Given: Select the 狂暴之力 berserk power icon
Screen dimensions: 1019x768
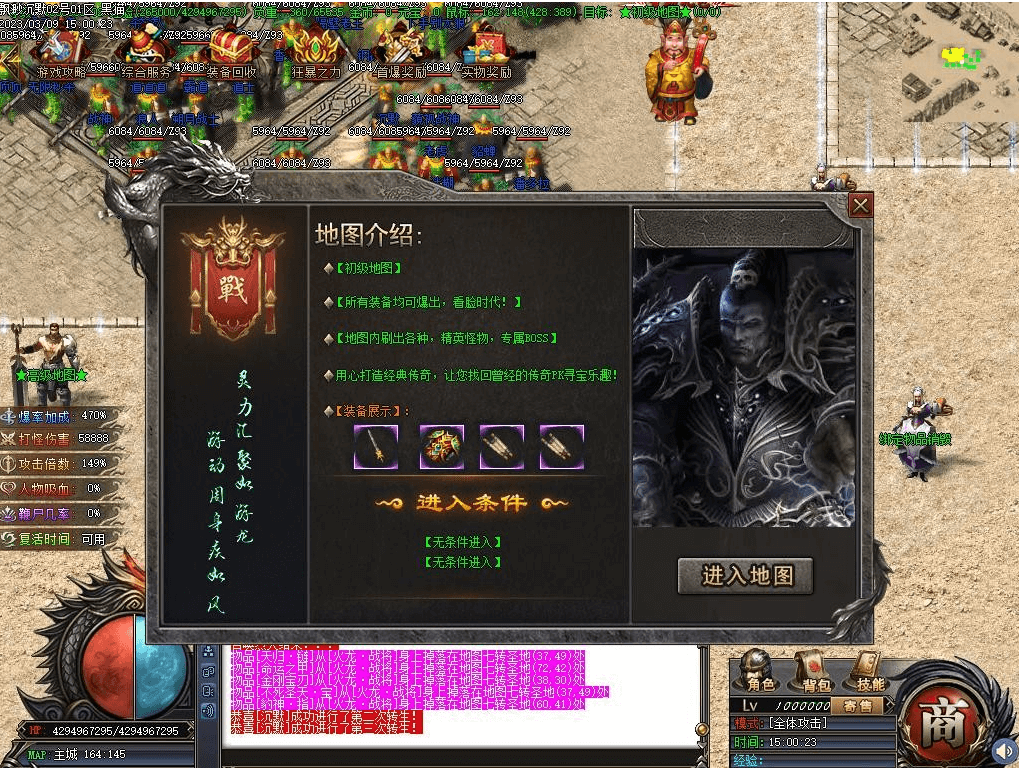Looking at the screenshot, I should [x=316, y=52].
